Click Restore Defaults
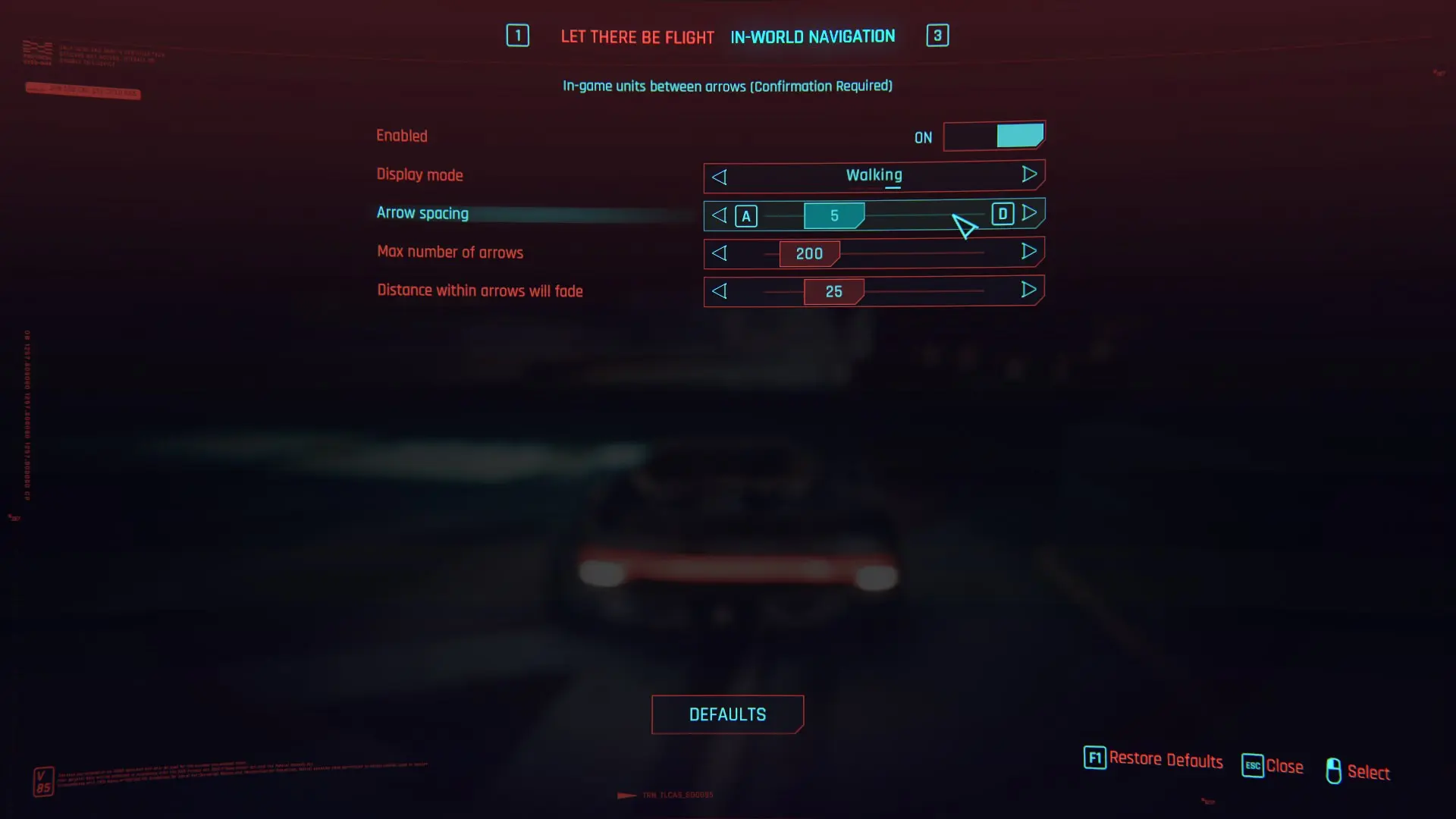Viewport: 1456px width, 819px height. pyautogui.click(x=1166, y=759)
